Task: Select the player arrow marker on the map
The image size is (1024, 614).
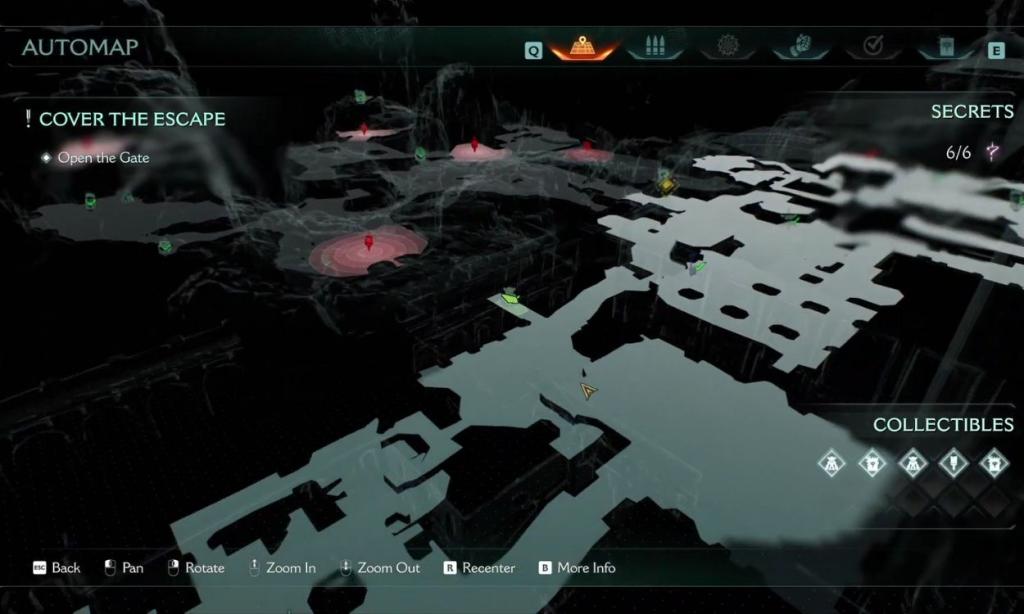Action: (x=588, y=391)
